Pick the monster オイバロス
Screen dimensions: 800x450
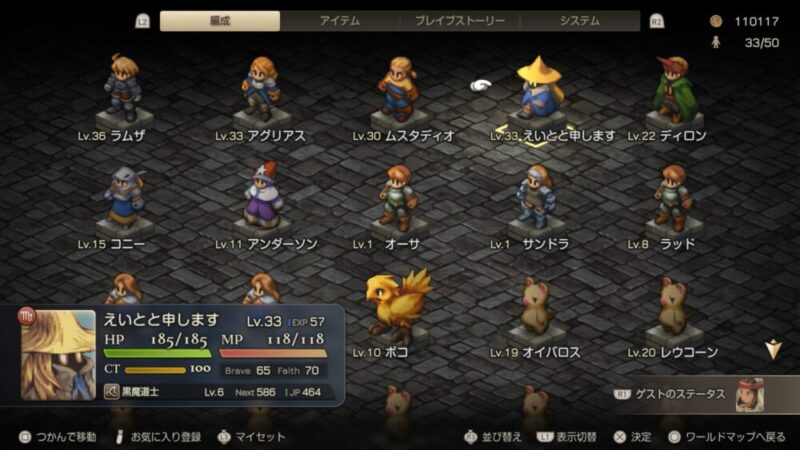535,308
